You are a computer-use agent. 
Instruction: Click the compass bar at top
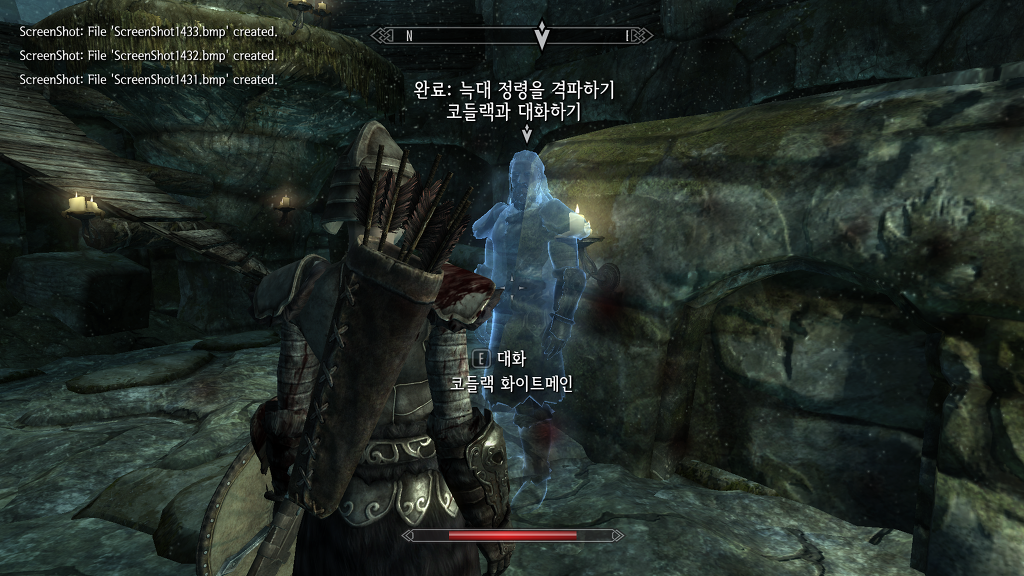click(x=513, y=36)
